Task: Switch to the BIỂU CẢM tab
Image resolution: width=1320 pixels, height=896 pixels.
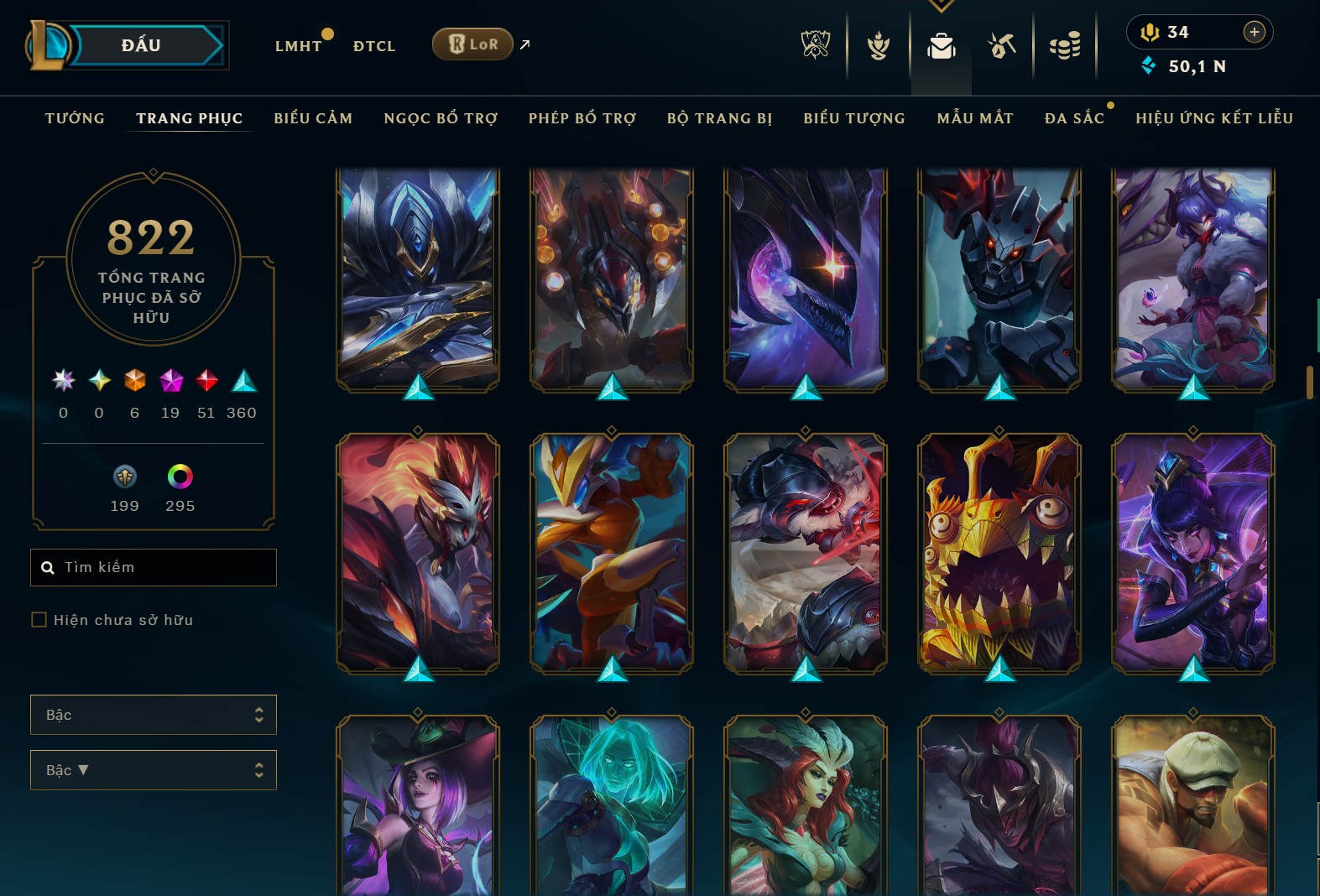Action: (313, 118)
